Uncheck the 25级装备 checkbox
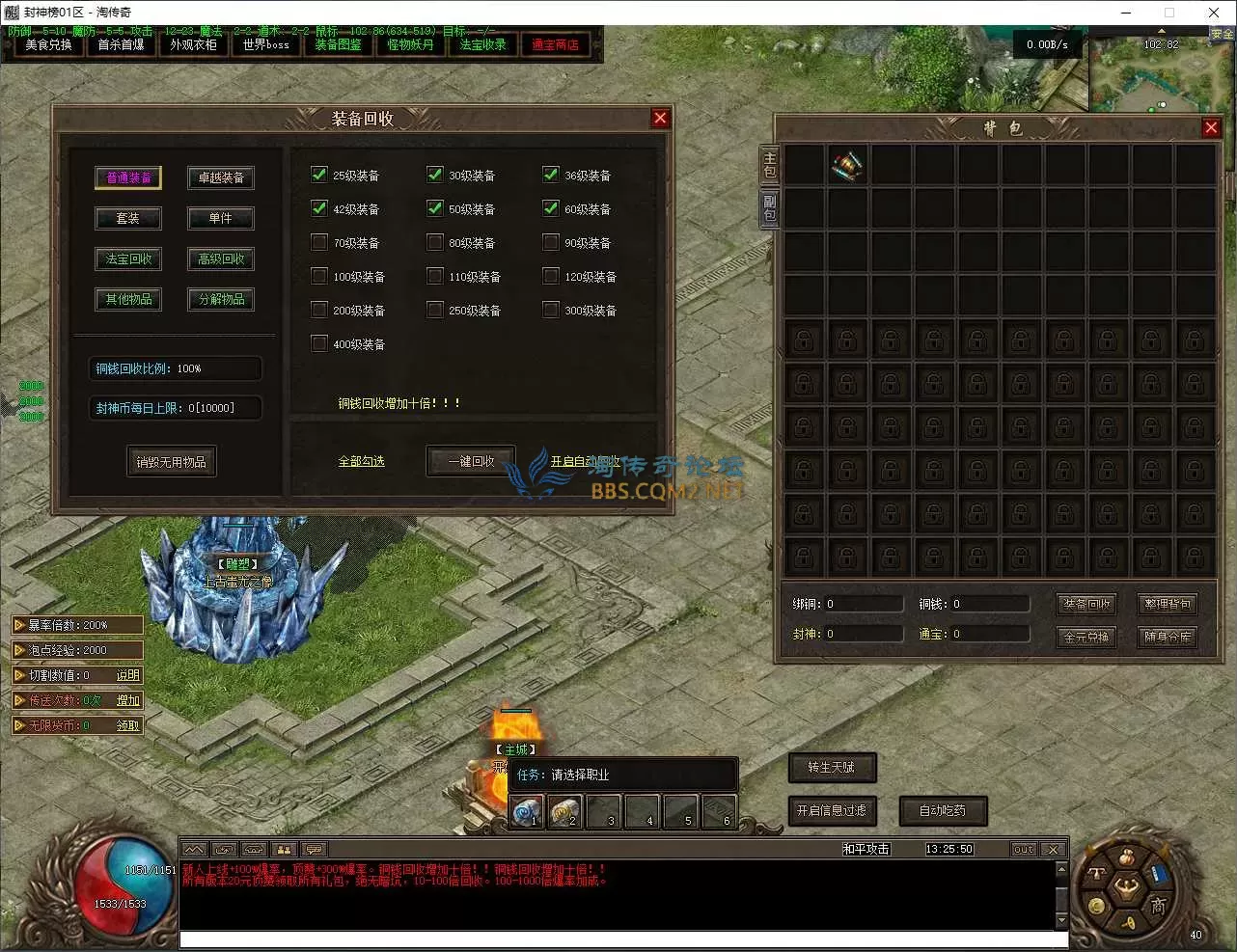Screen dimensions: 1237x952 click(319, 175)
